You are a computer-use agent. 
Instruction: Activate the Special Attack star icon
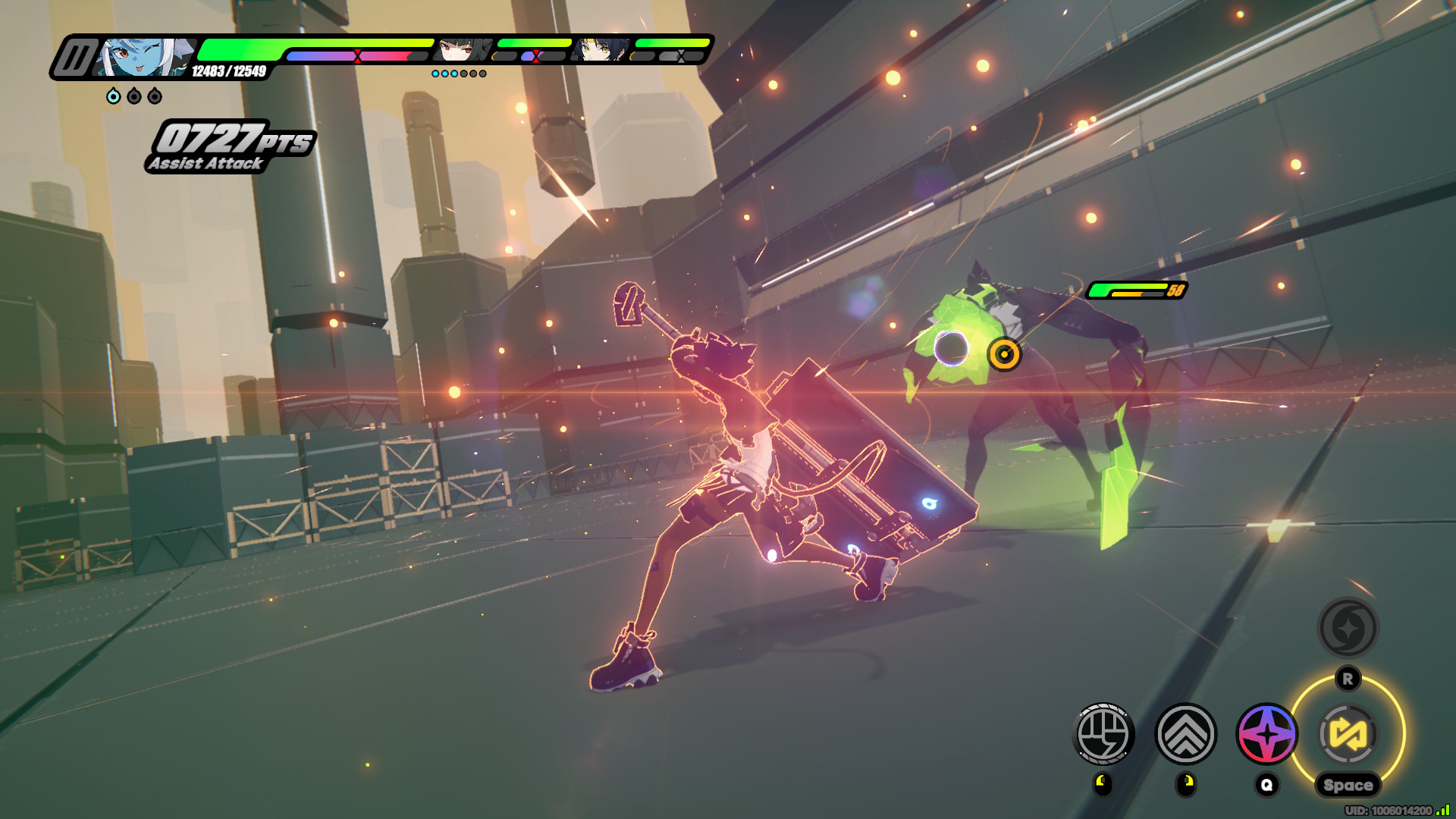tap(1266, 733)
